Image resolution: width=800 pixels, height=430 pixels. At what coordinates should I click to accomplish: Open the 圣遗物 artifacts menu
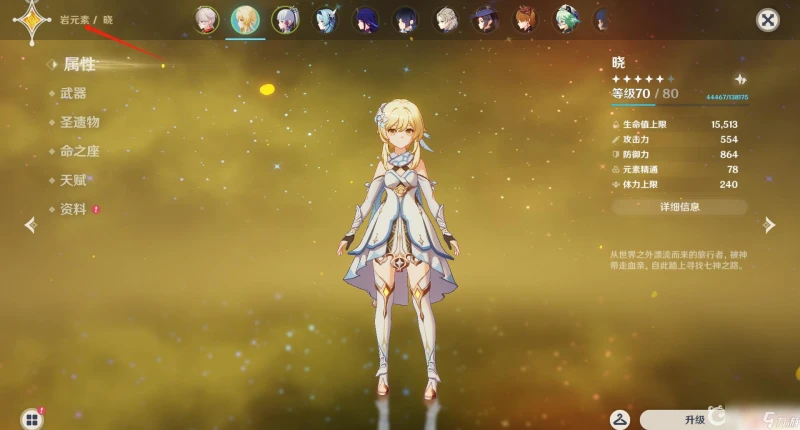pyautogui.click(x=79, y=122)
